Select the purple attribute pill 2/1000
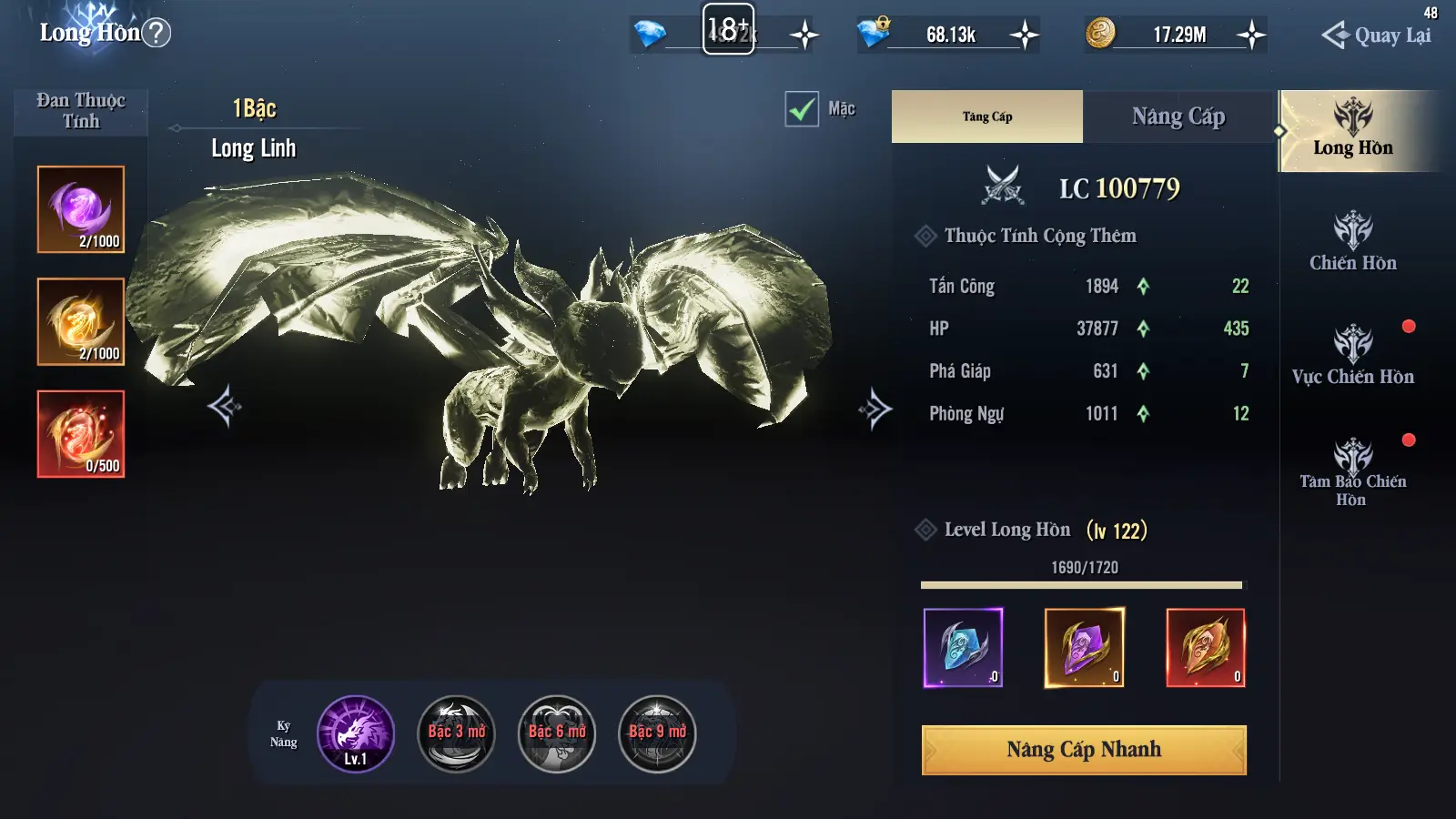 [81, 209]
